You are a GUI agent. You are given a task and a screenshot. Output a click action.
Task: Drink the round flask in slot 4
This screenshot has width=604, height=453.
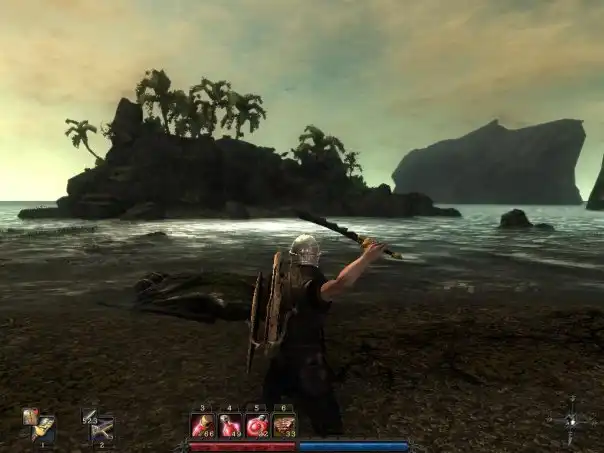(231, 426)
